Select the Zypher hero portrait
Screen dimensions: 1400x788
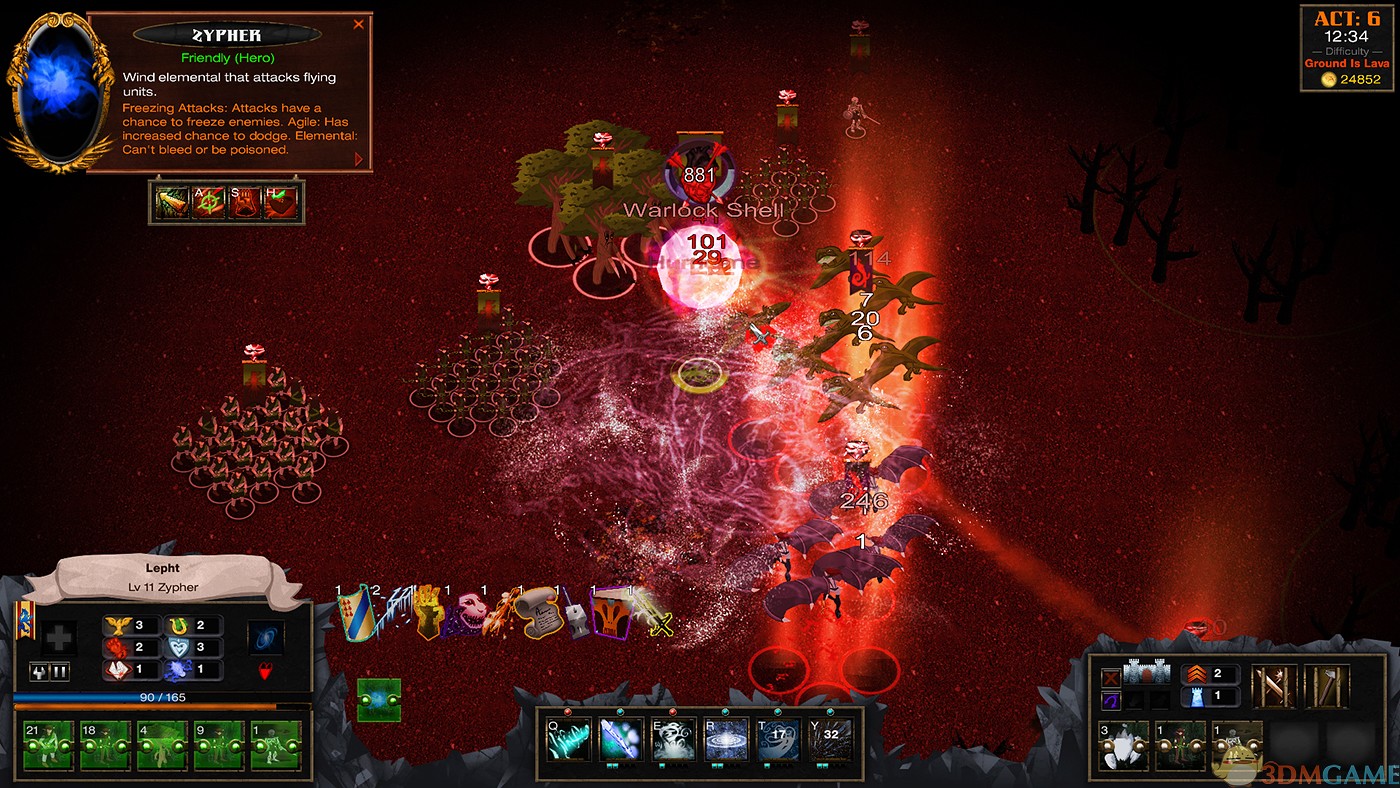(x=60, y=90)
